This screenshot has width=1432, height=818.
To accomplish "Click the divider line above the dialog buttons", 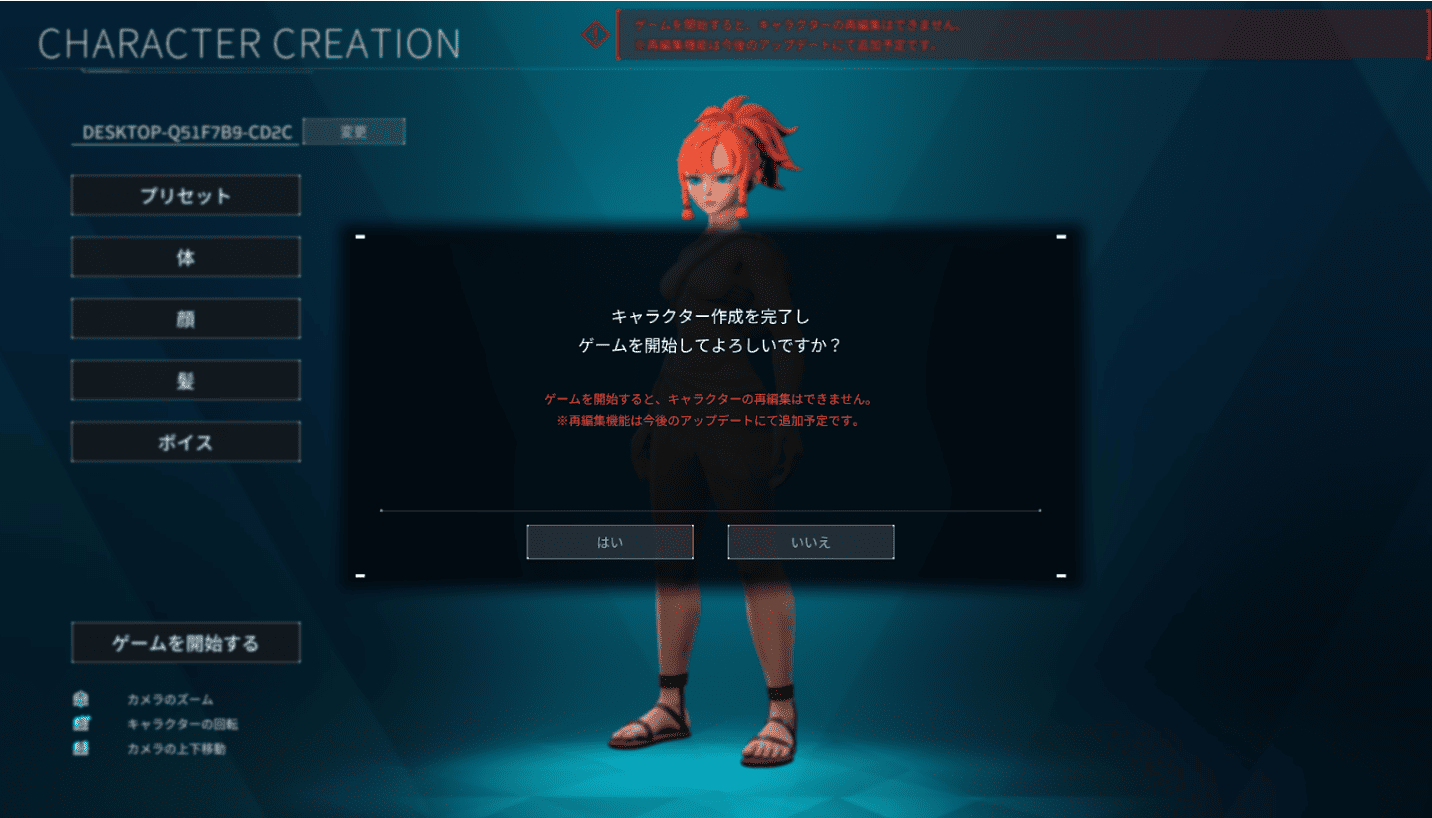I will click(711, 509).
